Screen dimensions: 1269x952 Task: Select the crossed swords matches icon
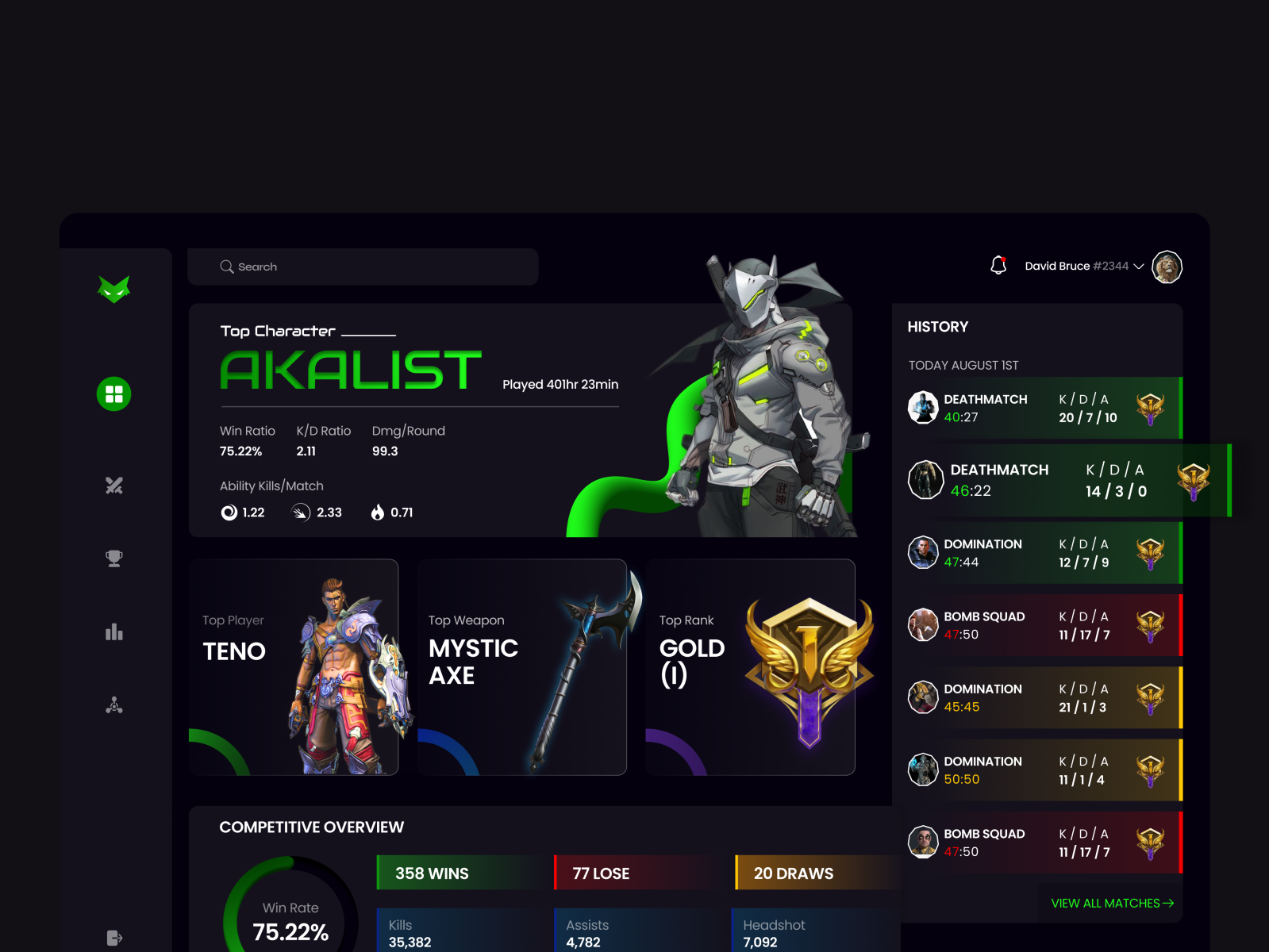113,486
